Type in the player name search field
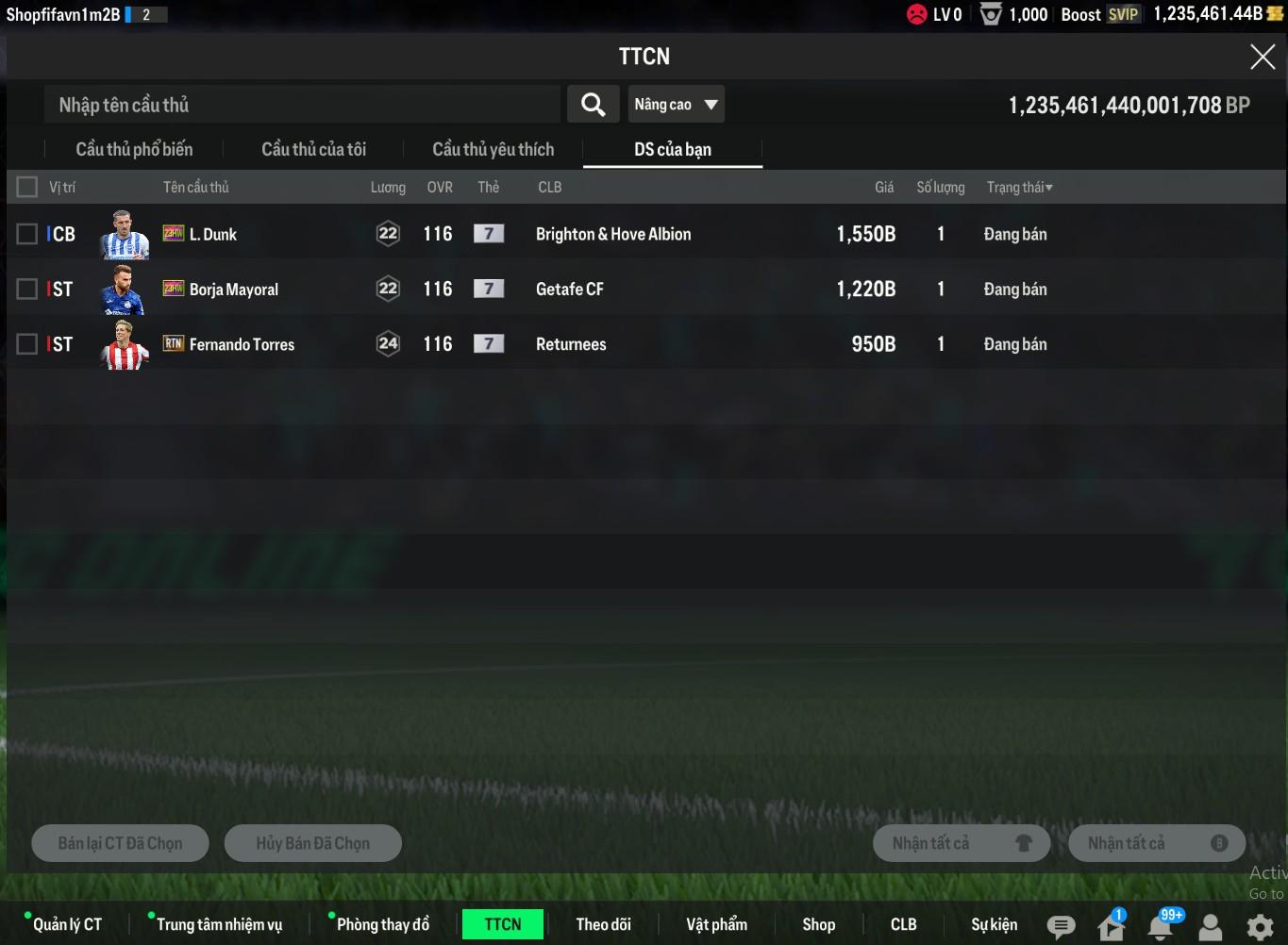This screenshot has height=945, width=1288. (302, 105)
